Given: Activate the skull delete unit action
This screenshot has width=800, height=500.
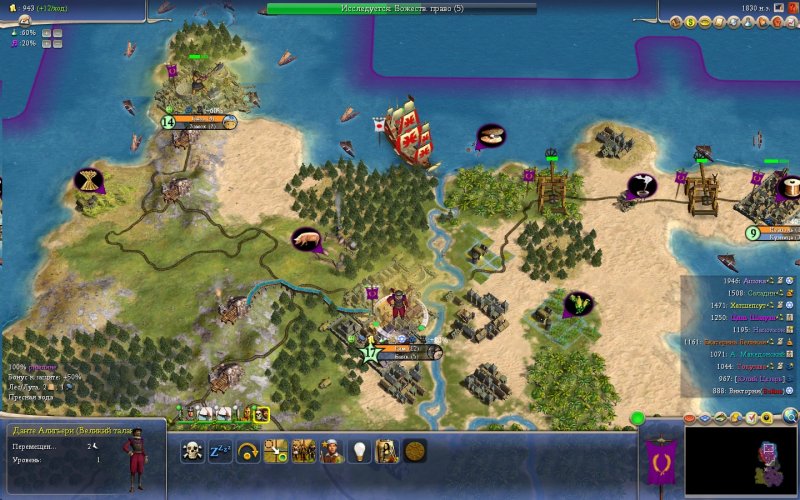Looking at the screenshot, I should point(192,451).
